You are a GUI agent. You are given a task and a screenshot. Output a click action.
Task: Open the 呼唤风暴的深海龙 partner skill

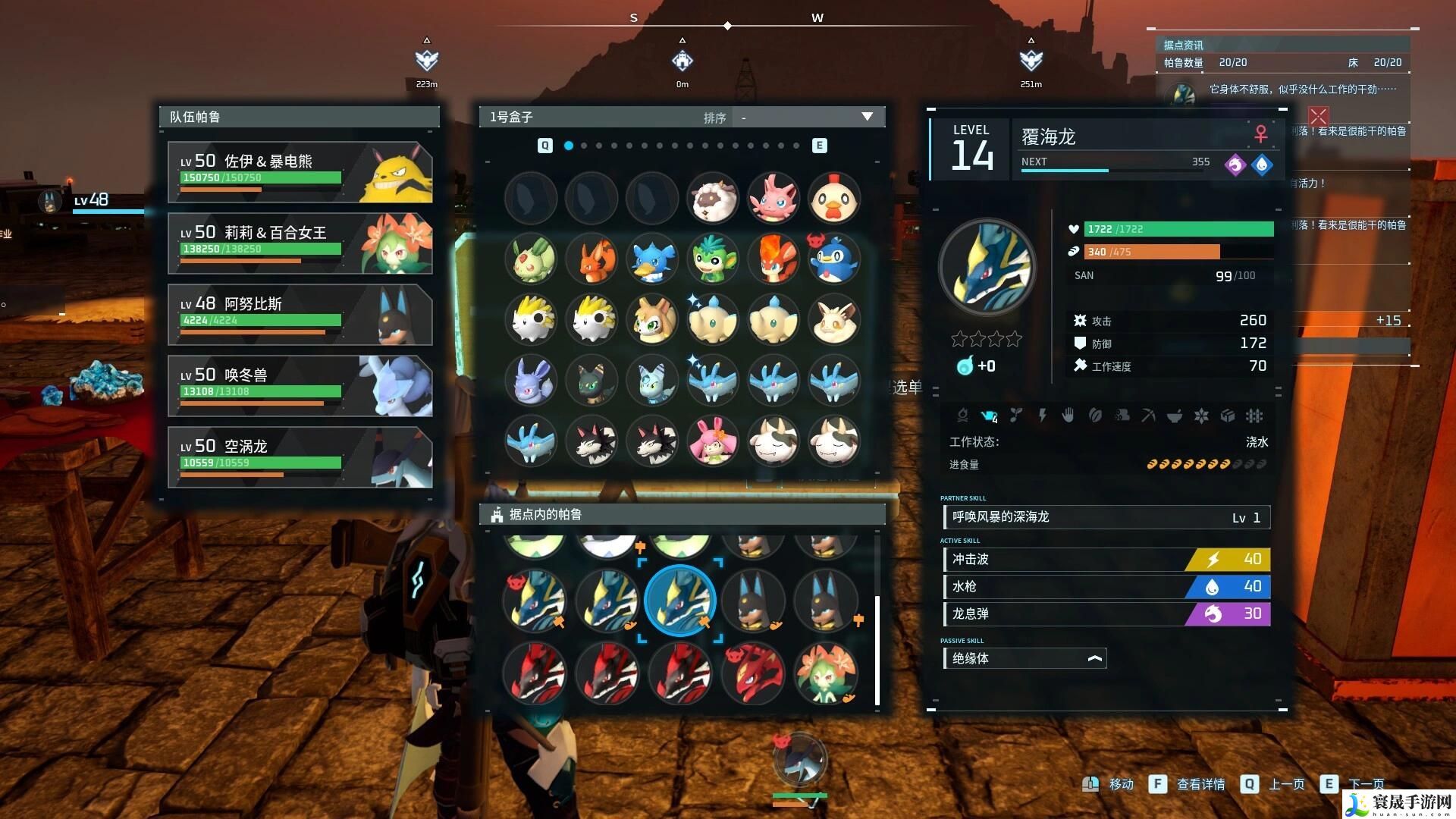(1106, 517)
